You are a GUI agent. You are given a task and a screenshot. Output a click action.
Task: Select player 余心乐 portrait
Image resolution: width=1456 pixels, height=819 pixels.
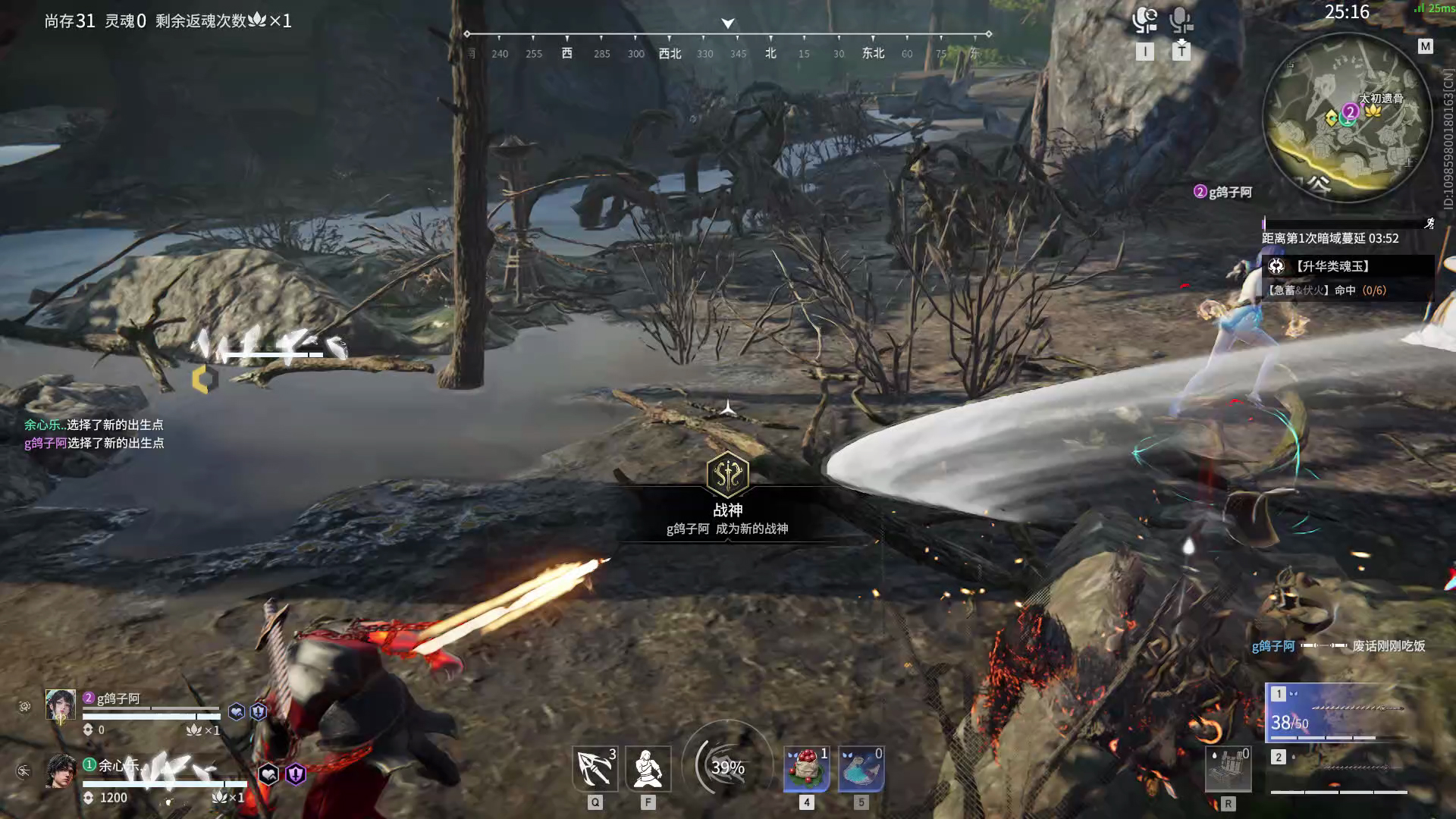(61, 771)
